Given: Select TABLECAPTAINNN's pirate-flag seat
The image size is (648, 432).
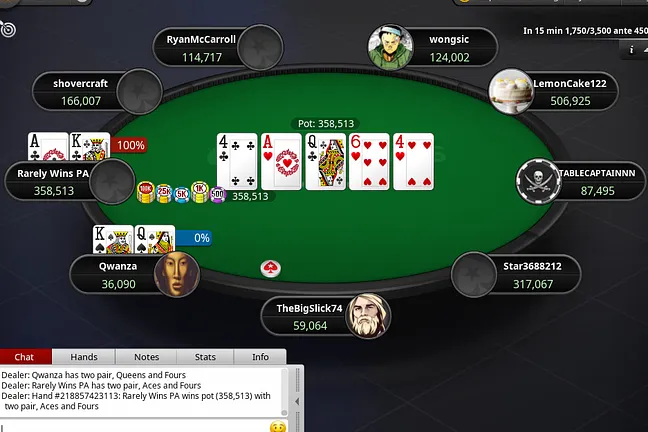Looking at the screenshot, I should click(x=581, y=181).
